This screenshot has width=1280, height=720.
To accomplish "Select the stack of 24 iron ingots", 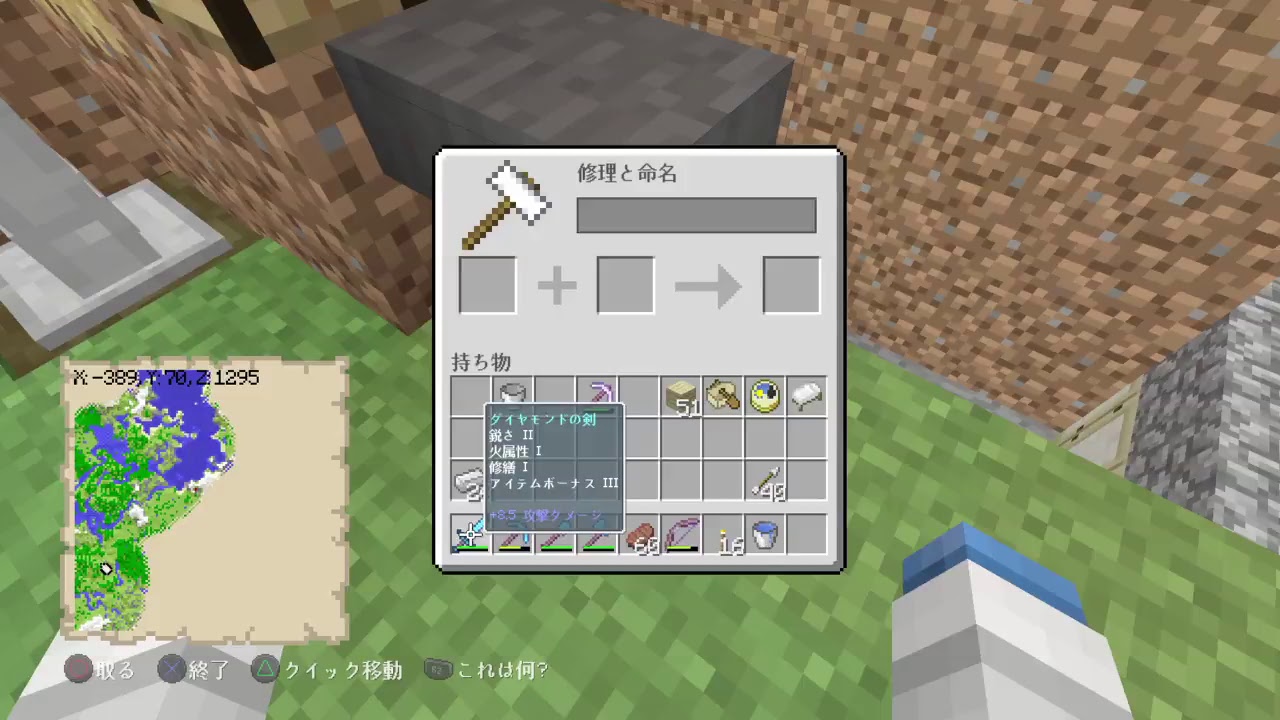I will tap(470, 483).
